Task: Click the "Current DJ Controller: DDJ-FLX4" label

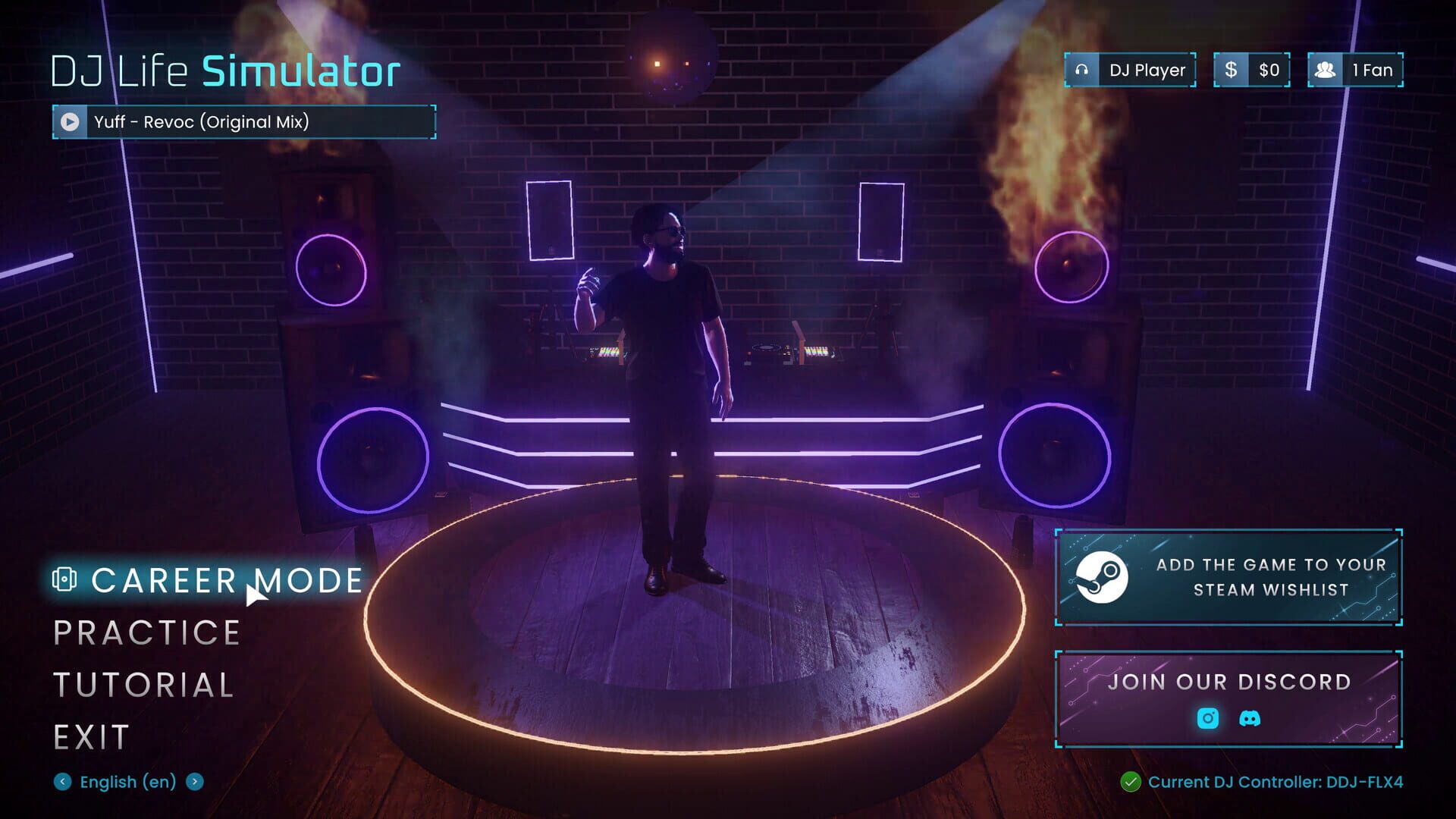Action: click(x=1276, y=782)
